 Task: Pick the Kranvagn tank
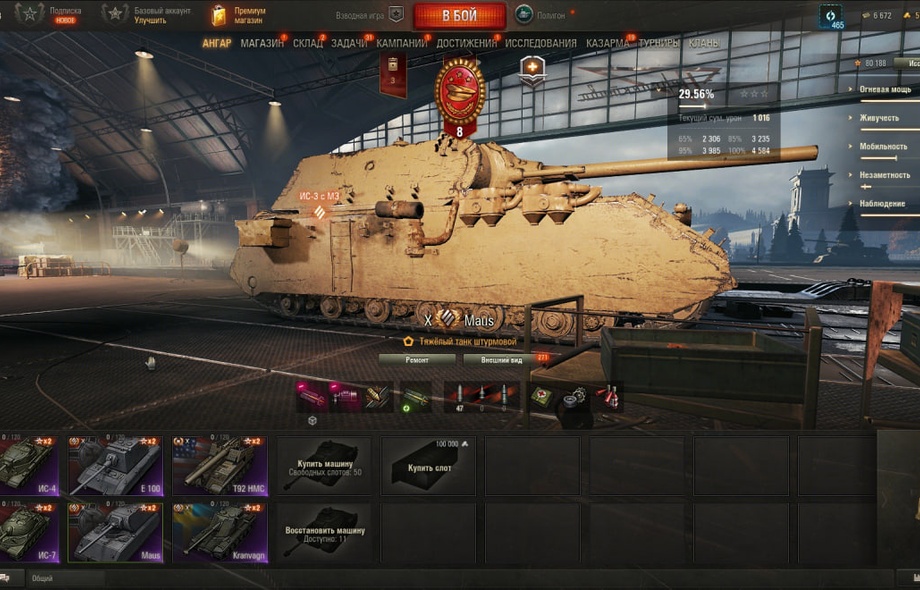click(220, 531)
